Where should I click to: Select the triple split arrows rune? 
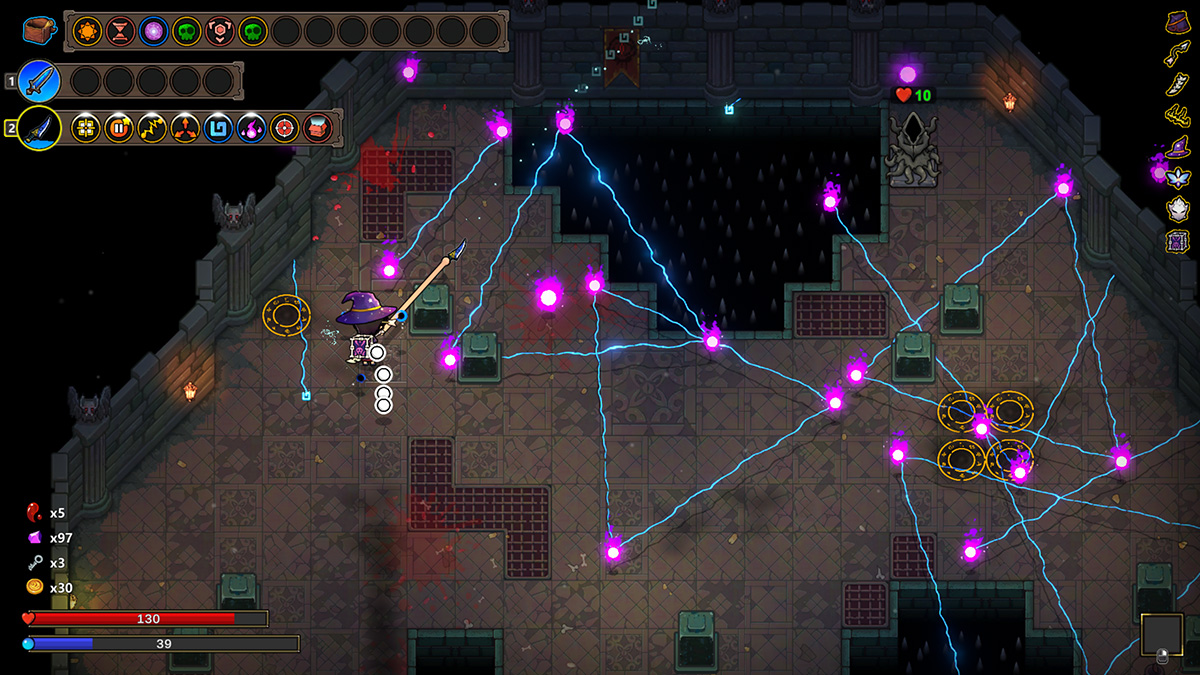coord(185,128)
